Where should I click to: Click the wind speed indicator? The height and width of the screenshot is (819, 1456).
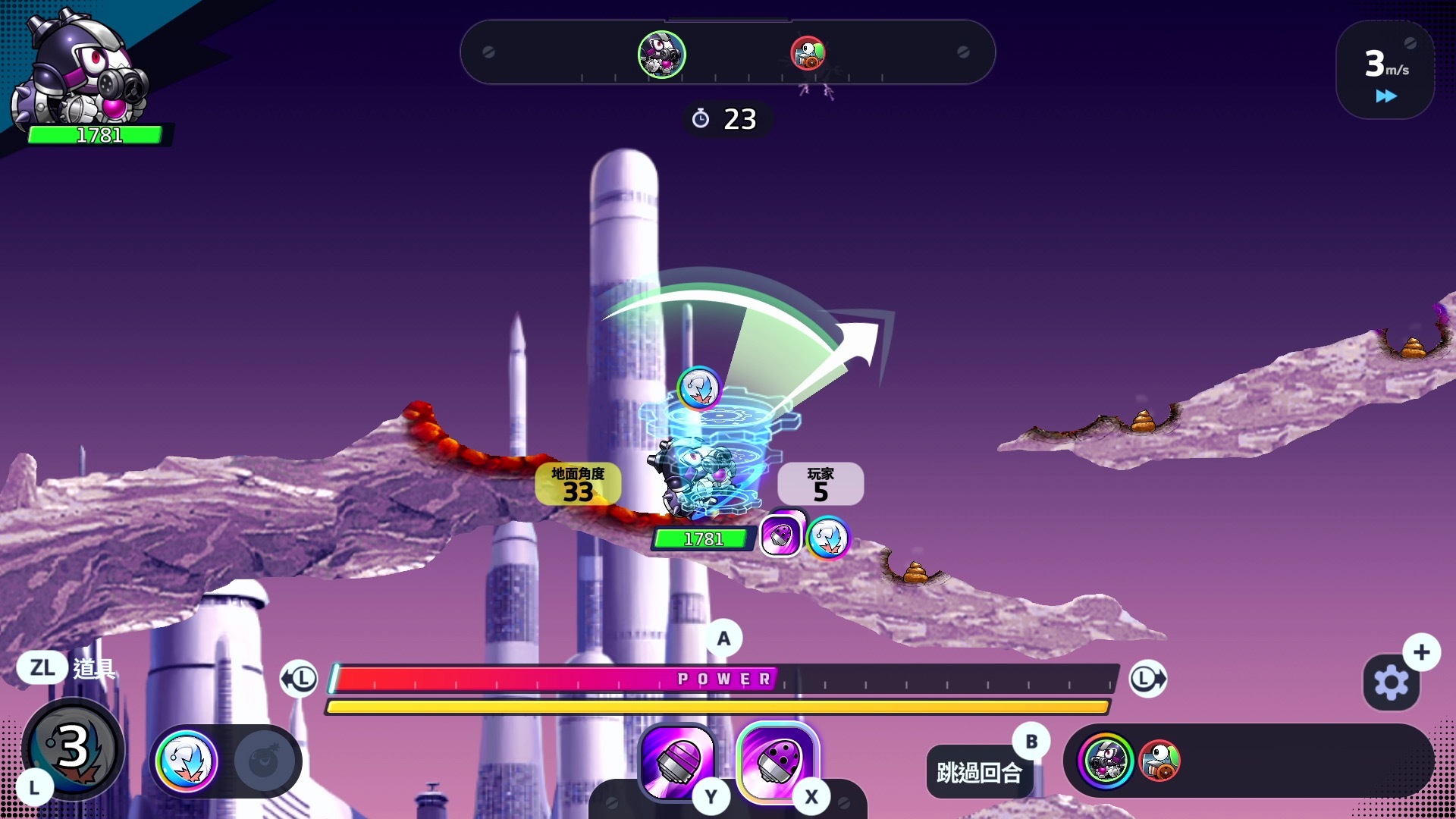click(x=1385, y=71)
